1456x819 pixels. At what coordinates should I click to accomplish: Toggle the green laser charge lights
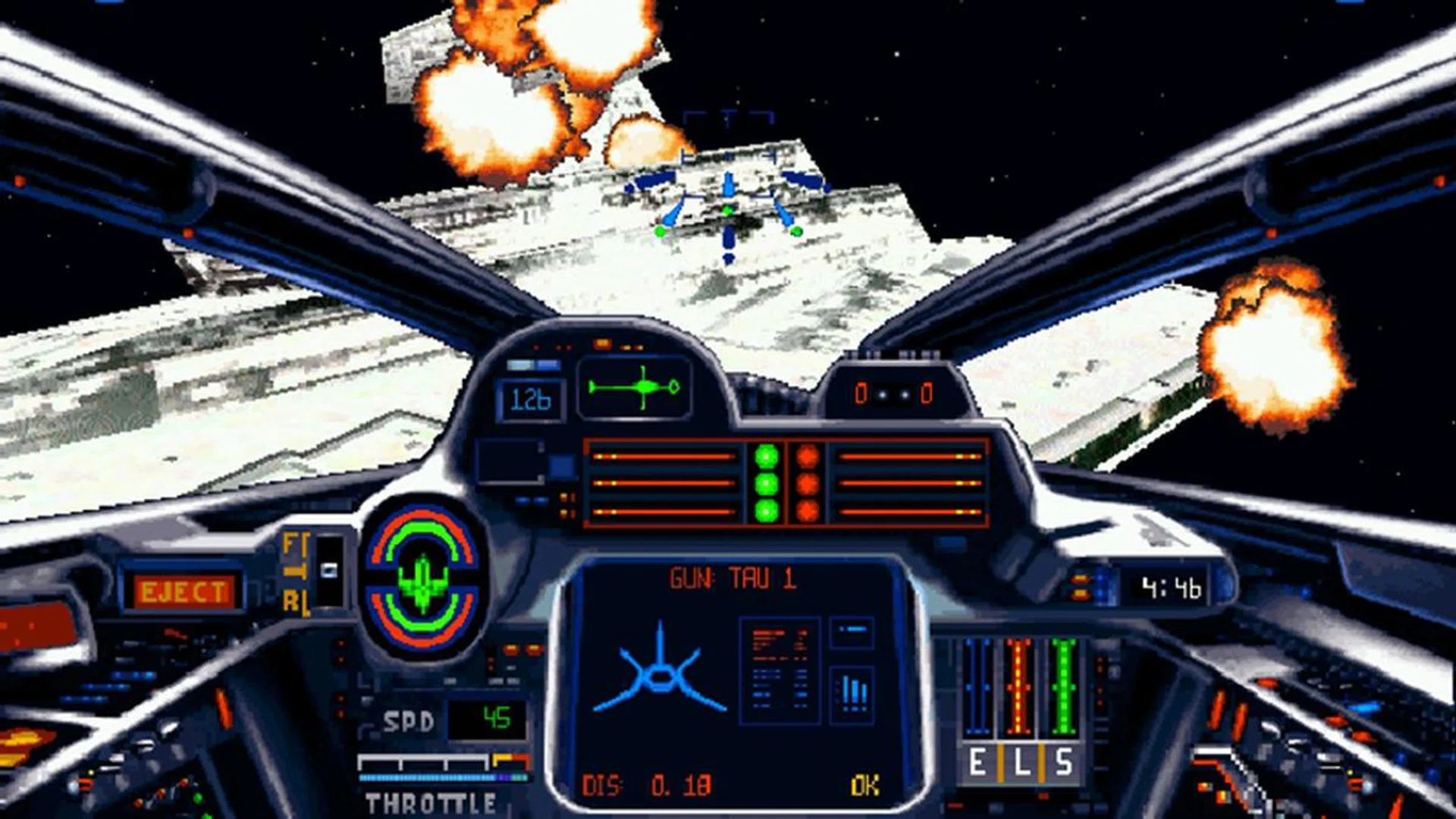[x=768, y=482]
